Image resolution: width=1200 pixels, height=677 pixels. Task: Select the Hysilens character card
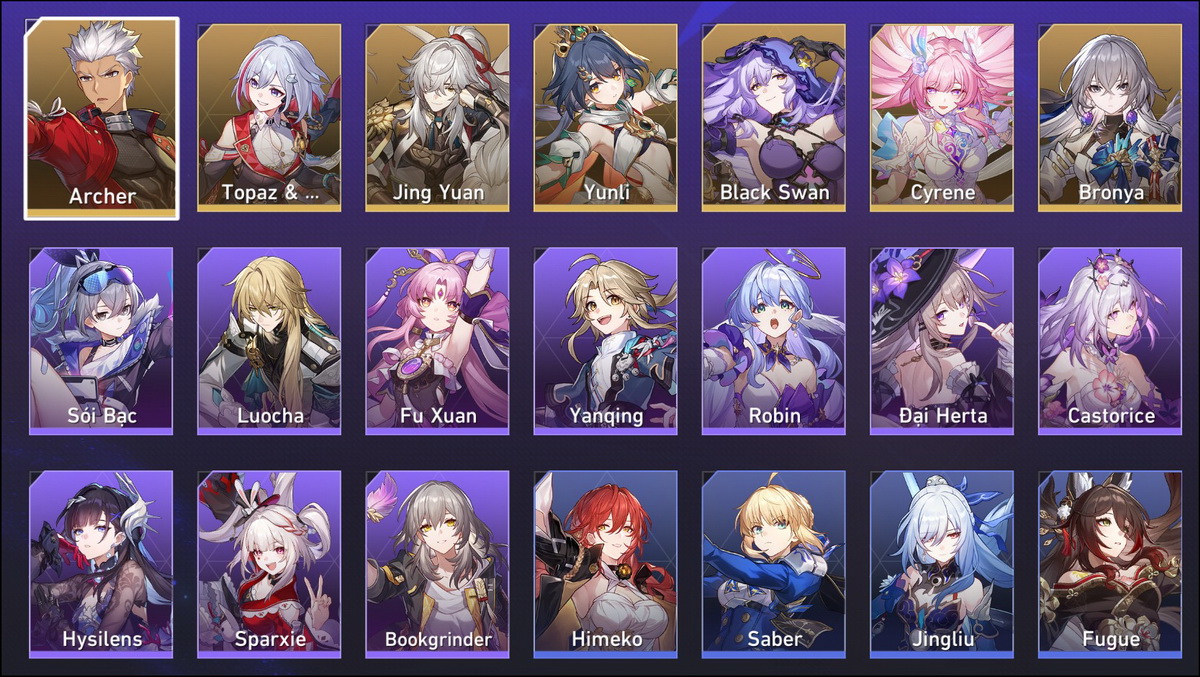(101, 564)
